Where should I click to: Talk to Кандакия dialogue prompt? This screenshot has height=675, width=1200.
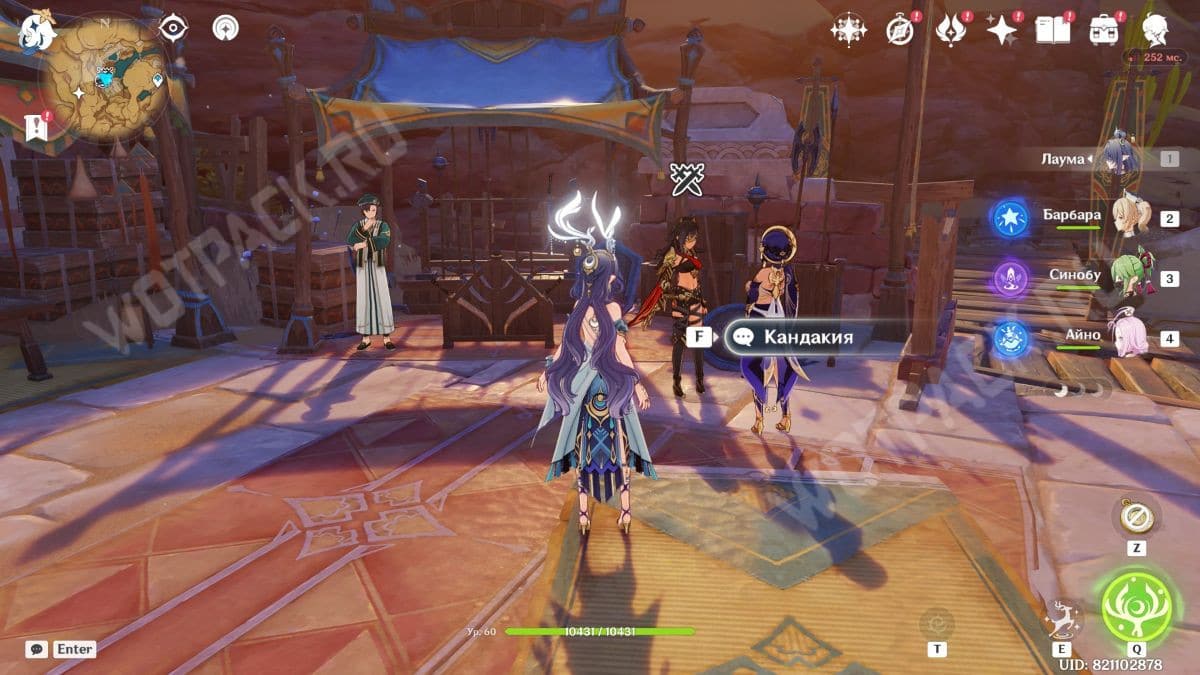coord(807,337)
